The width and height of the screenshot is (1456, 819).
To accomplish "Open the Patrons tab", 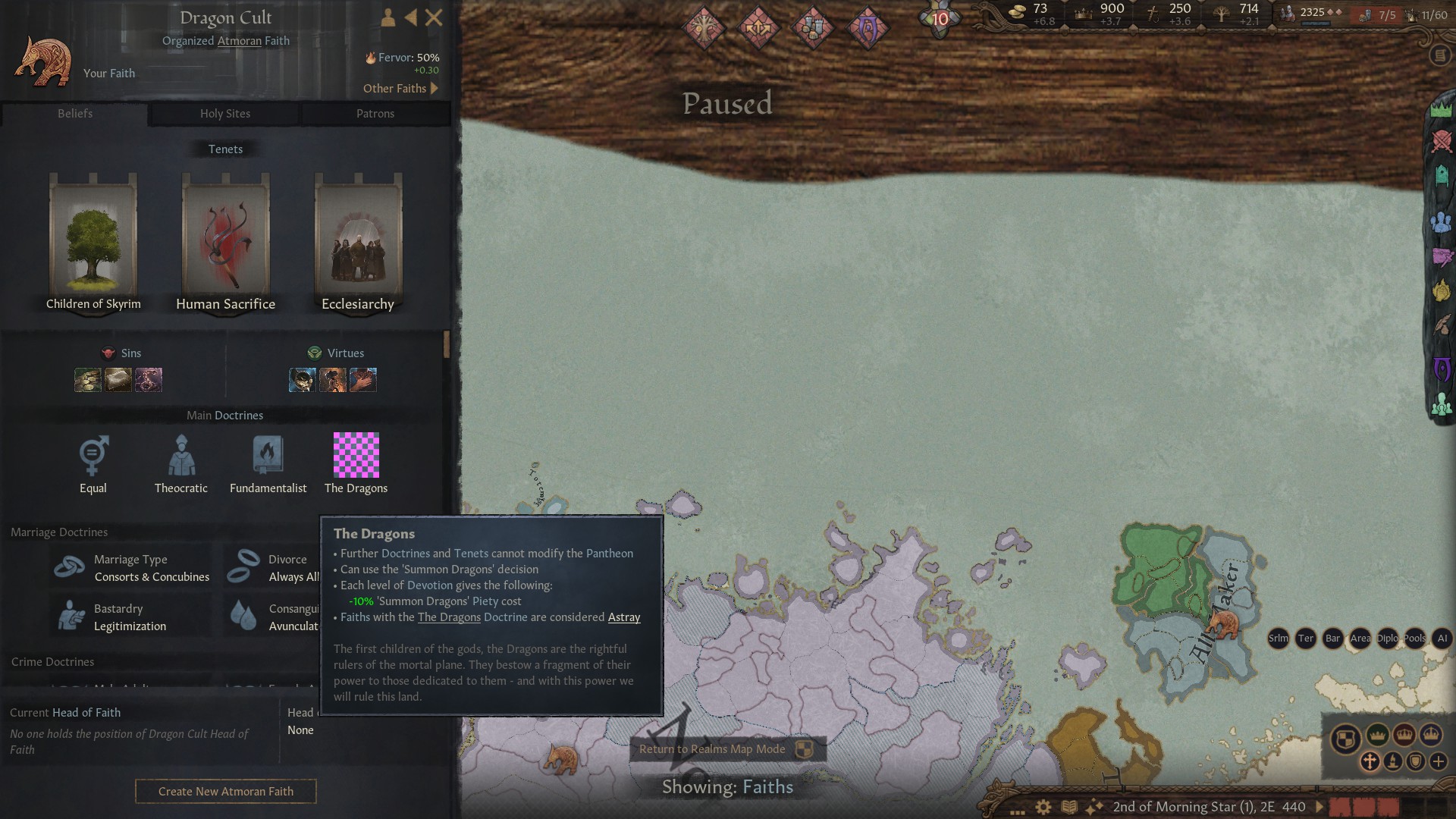I will pos(376,114).
